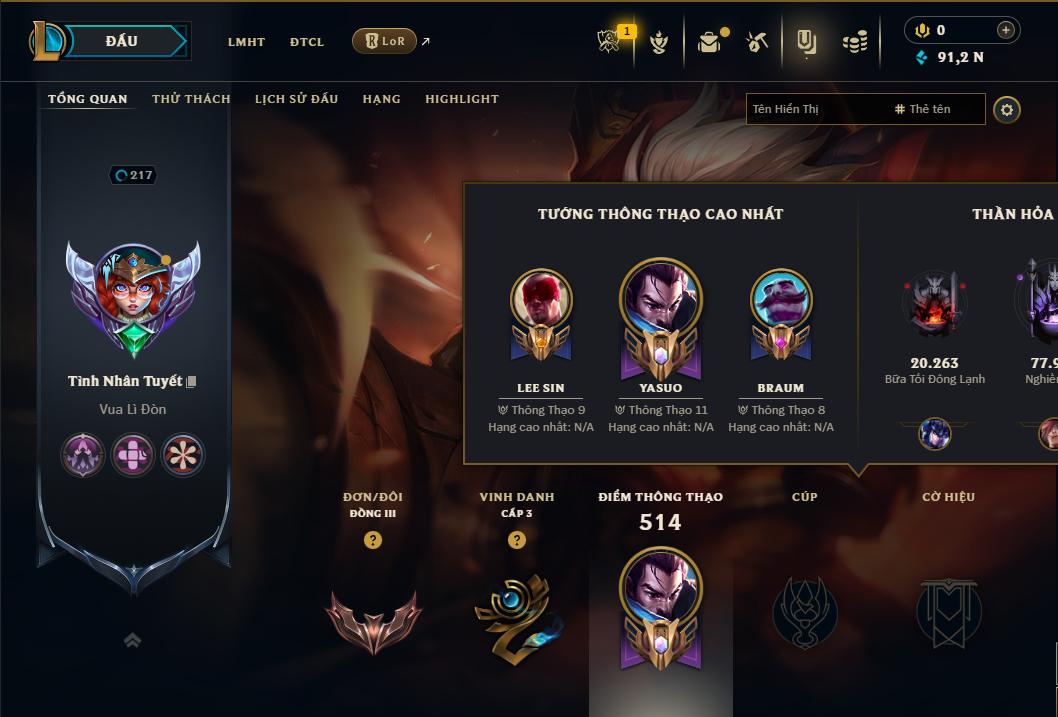Image resolution: width=1058 pixels, height=717 pixels.
Task: Show ĐƠN/ĐÔI rank info question mark
Action: 373,540
